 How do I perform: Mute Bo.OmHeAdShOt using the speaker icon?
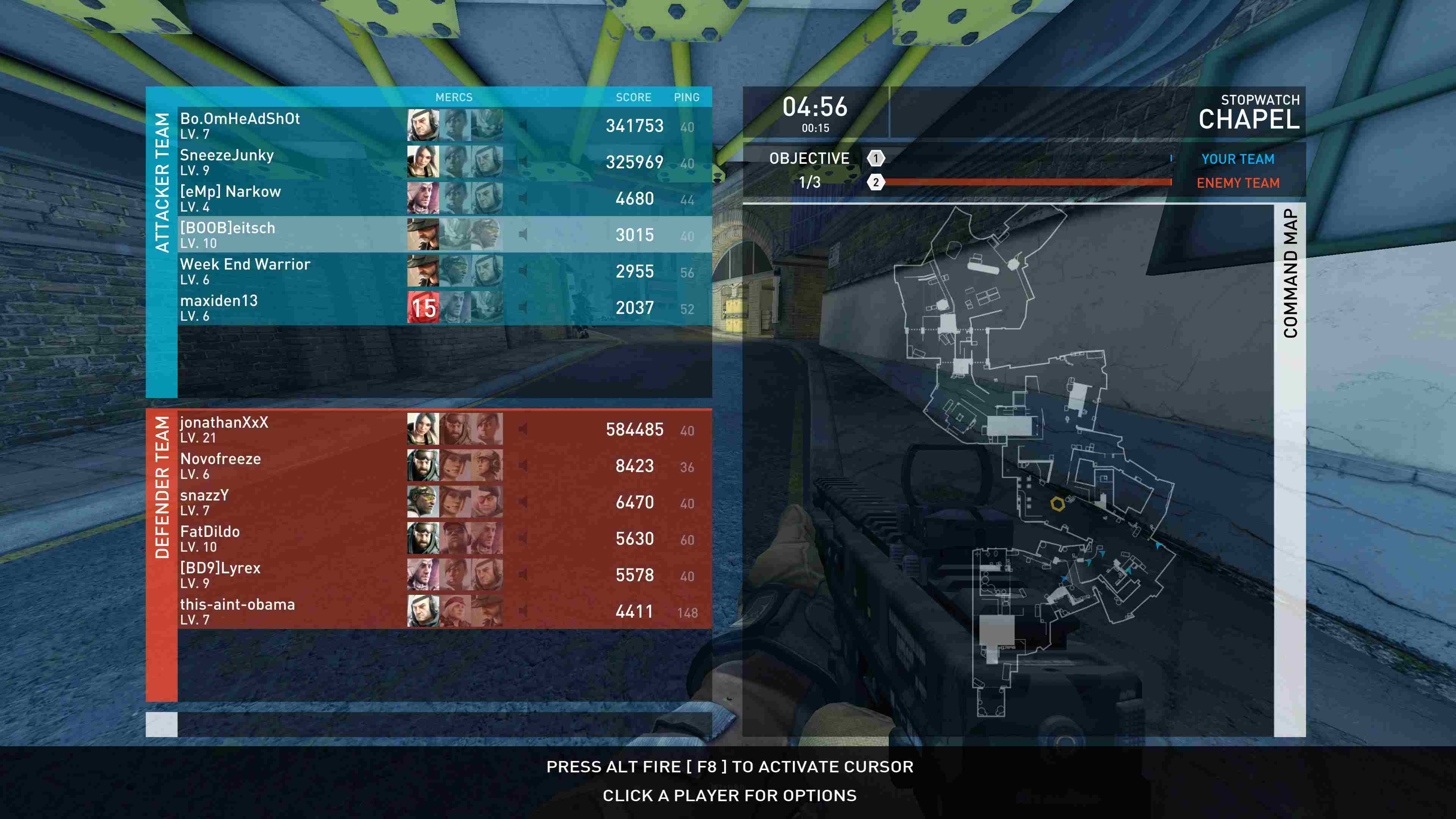click(x=523, y=126)
